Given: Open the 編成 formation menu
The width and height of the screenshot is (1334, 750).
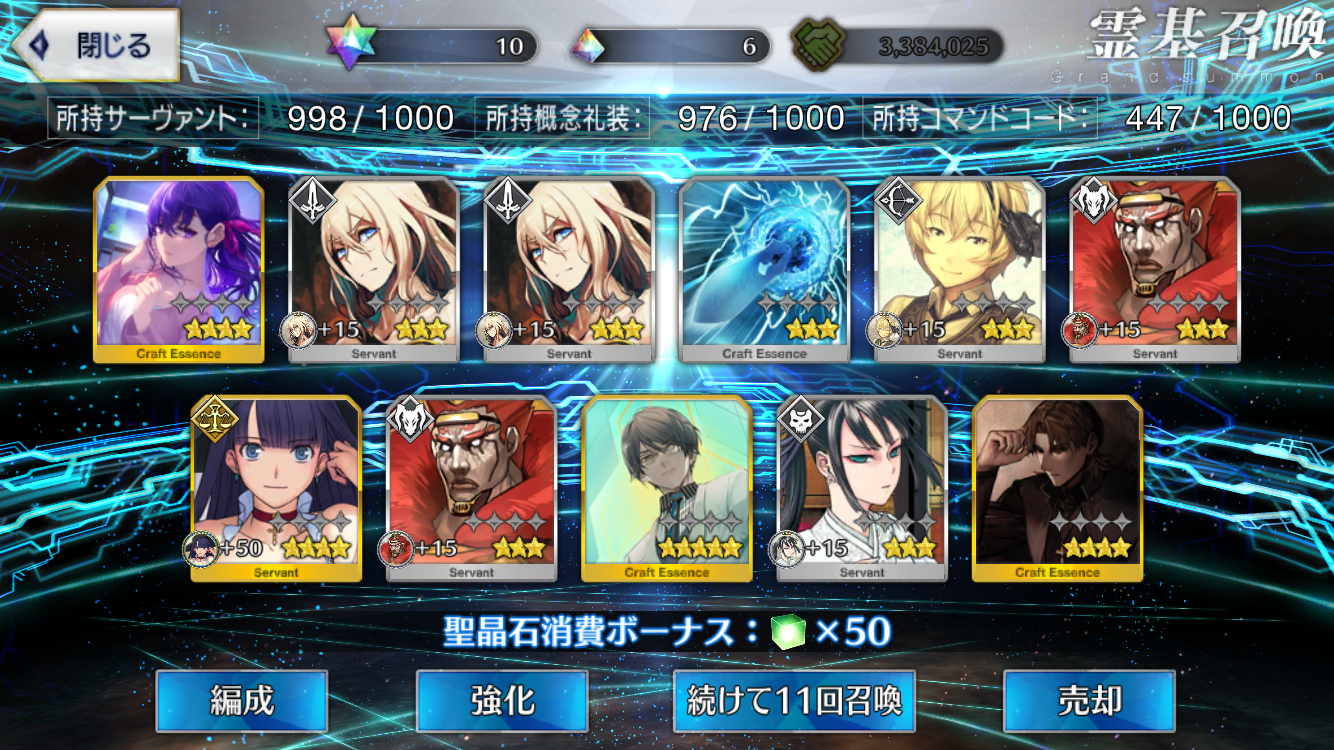Looking at the screenshot, I should click(x=242, y=701).
